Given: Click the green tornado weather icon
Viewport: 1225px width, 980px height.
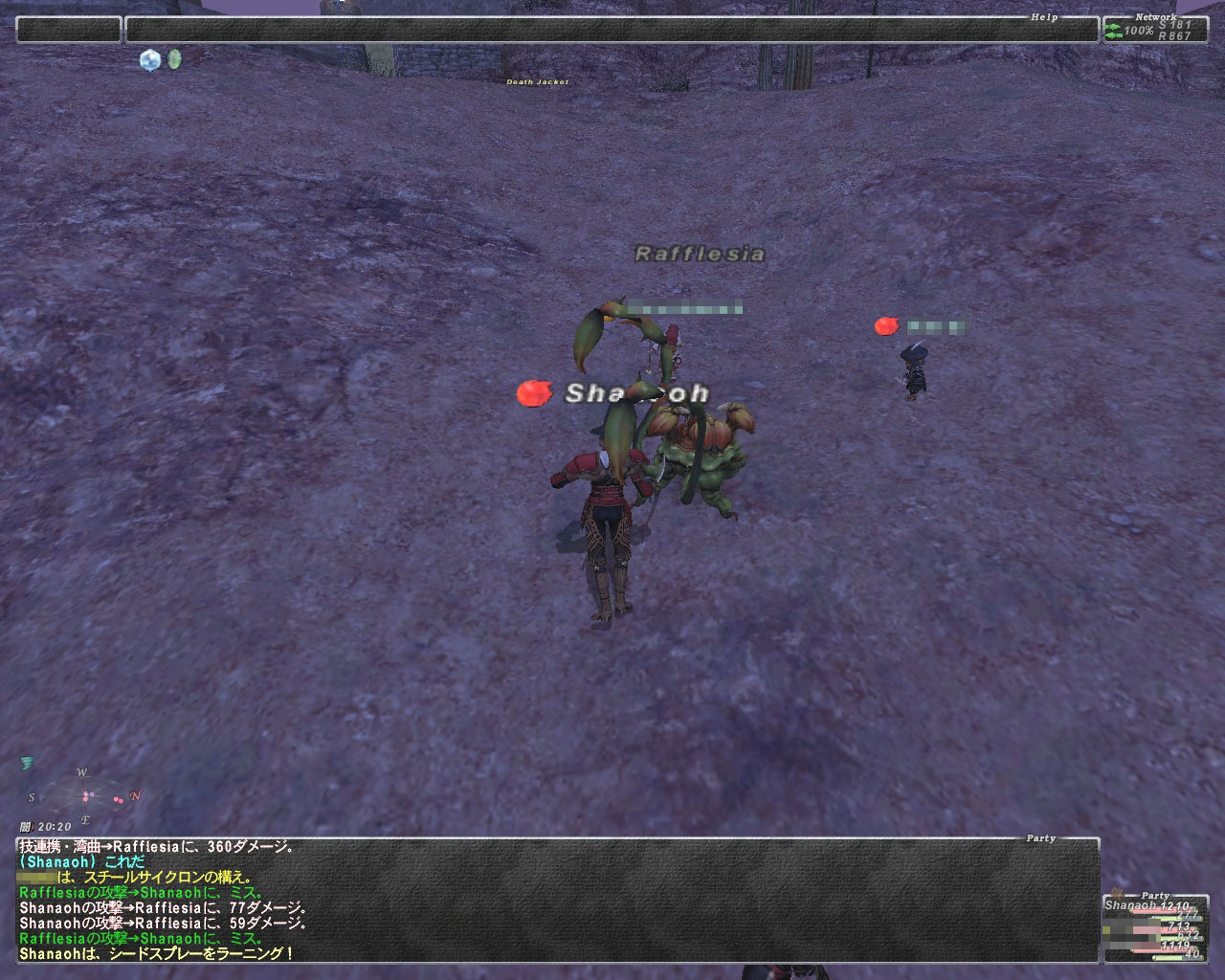Looking at the screenshot, I should pyautogui.click(x=26, y=763).
